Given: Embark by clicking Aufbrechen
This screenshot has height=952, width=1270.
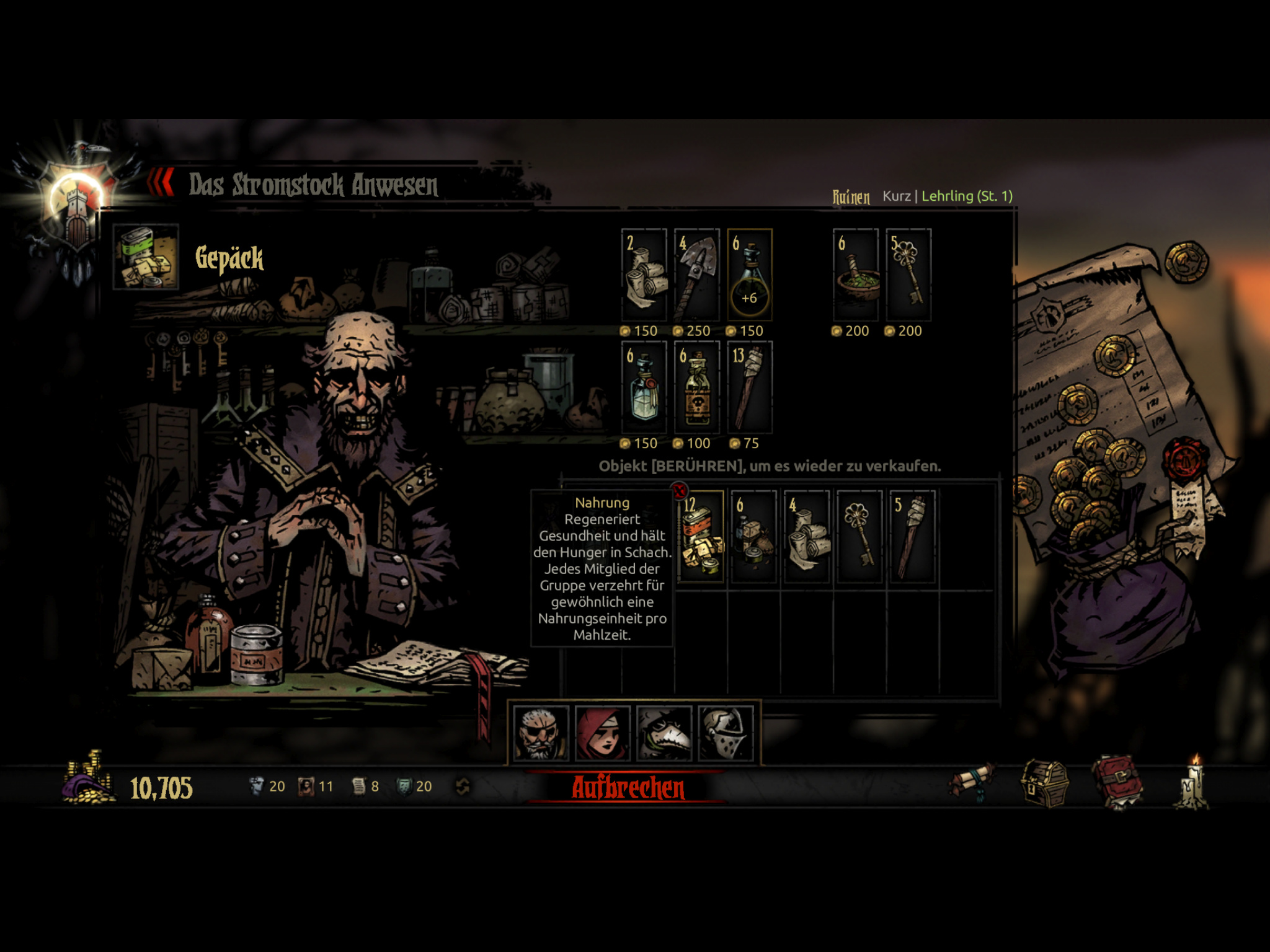Looking at the screenshot, I should 628,788.
